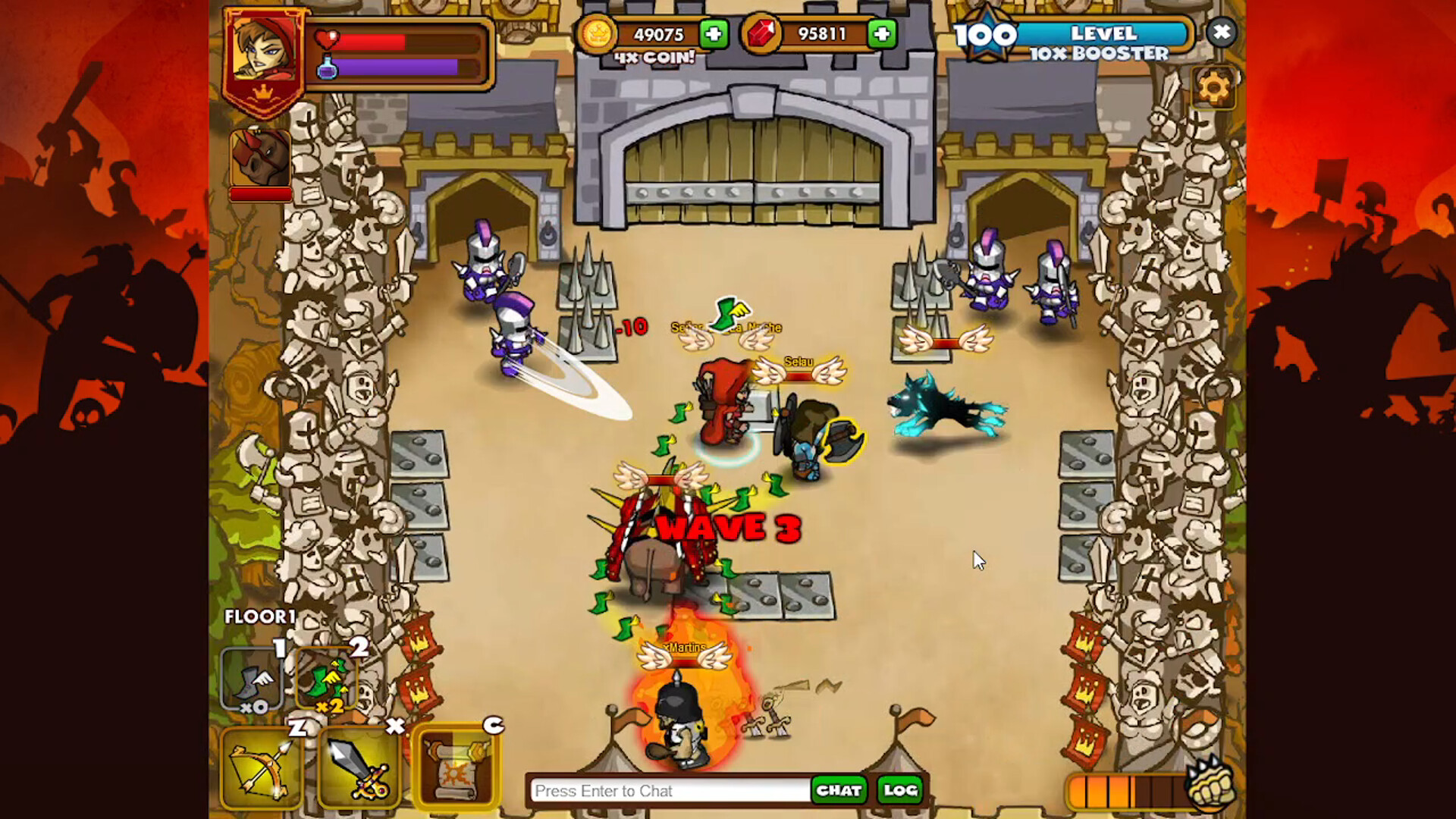Click the Press Enter to Chat field

[x=667, y=791]
